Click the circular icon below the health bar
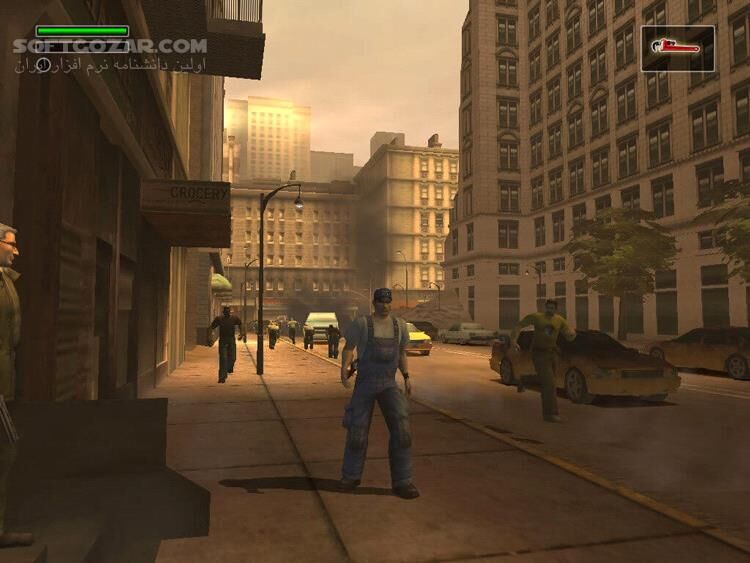Image resolution: width=750 pixels, height=563 pixels. click(x=43, y=64)
